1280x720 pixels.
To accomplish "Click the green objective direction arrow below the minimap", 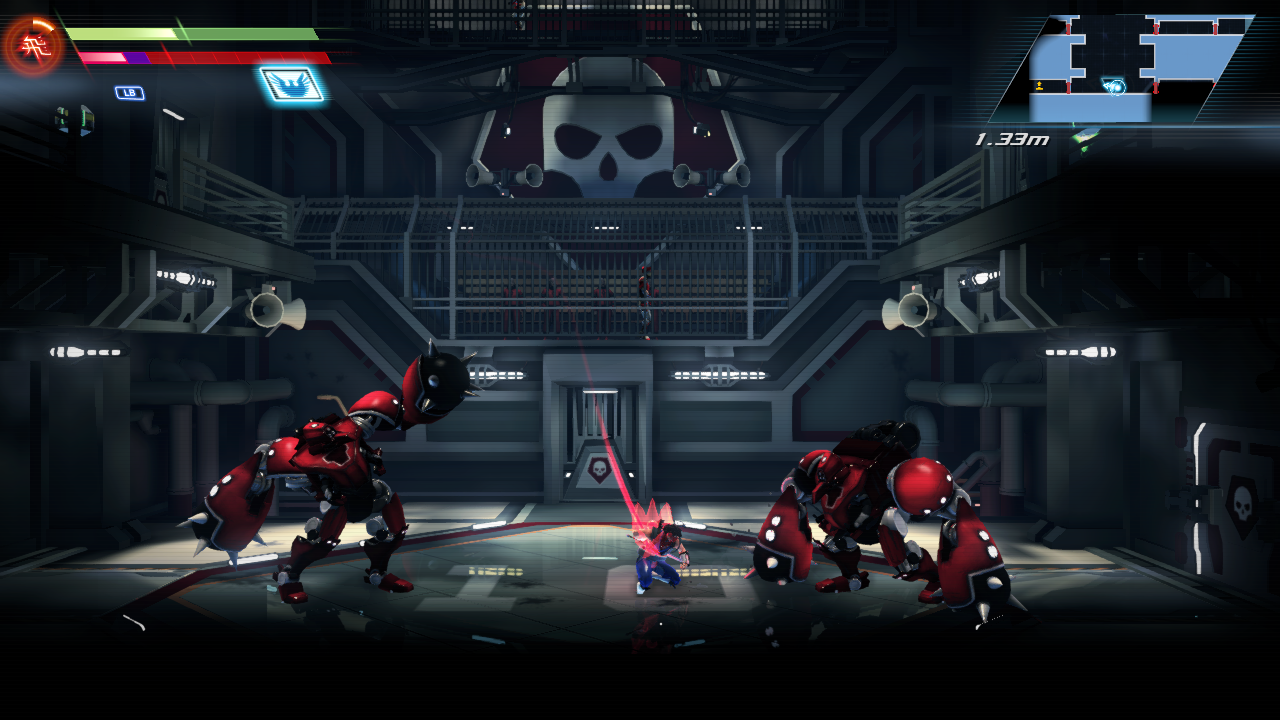I will (x=1084, y=137).
